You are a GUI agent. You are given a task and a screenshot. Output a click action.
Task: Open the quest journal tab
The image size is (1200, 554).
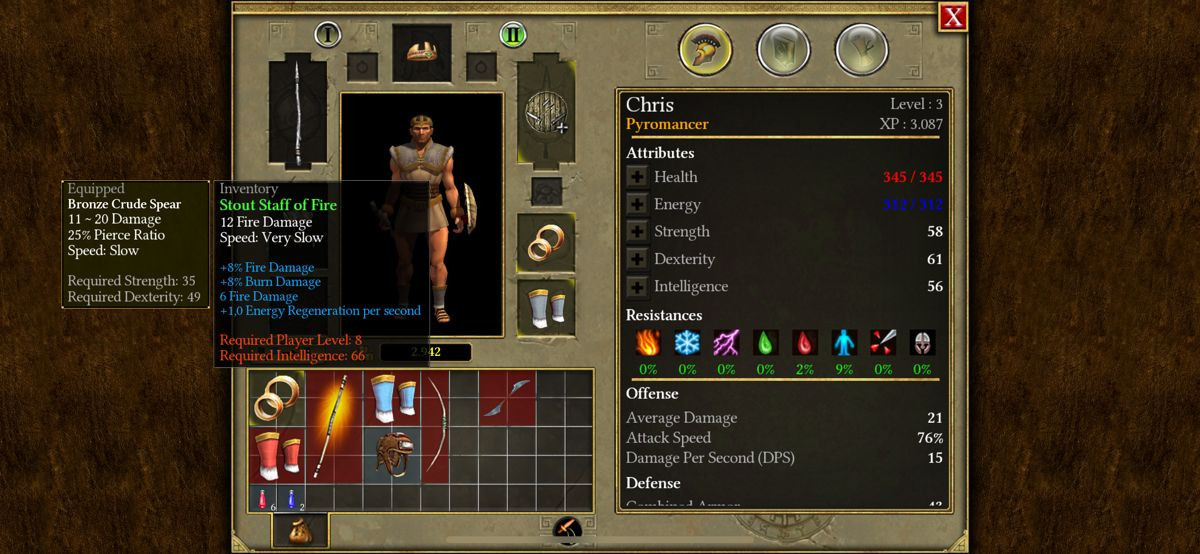[x=783, y=50]
